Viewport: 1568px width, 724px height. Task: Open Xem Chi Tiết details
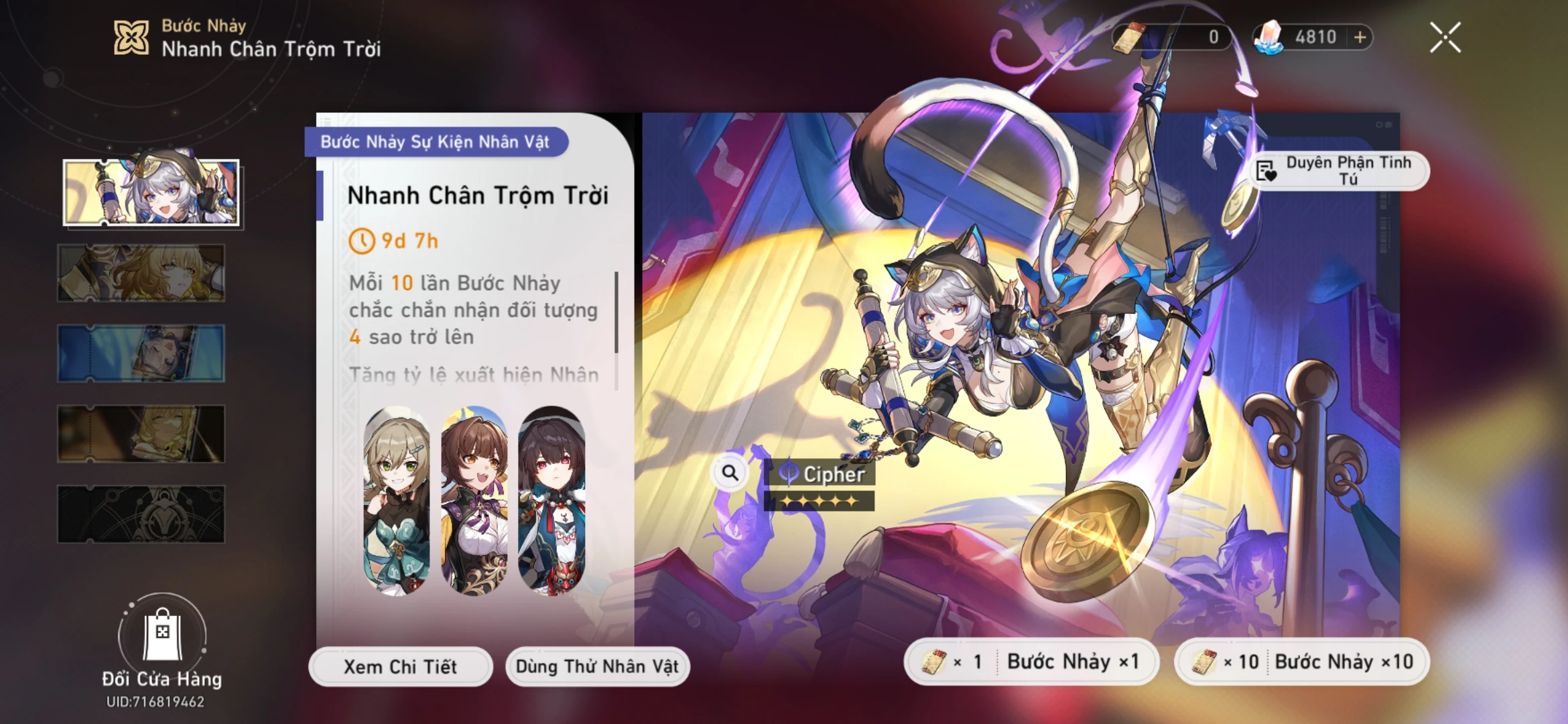(400, 666)
